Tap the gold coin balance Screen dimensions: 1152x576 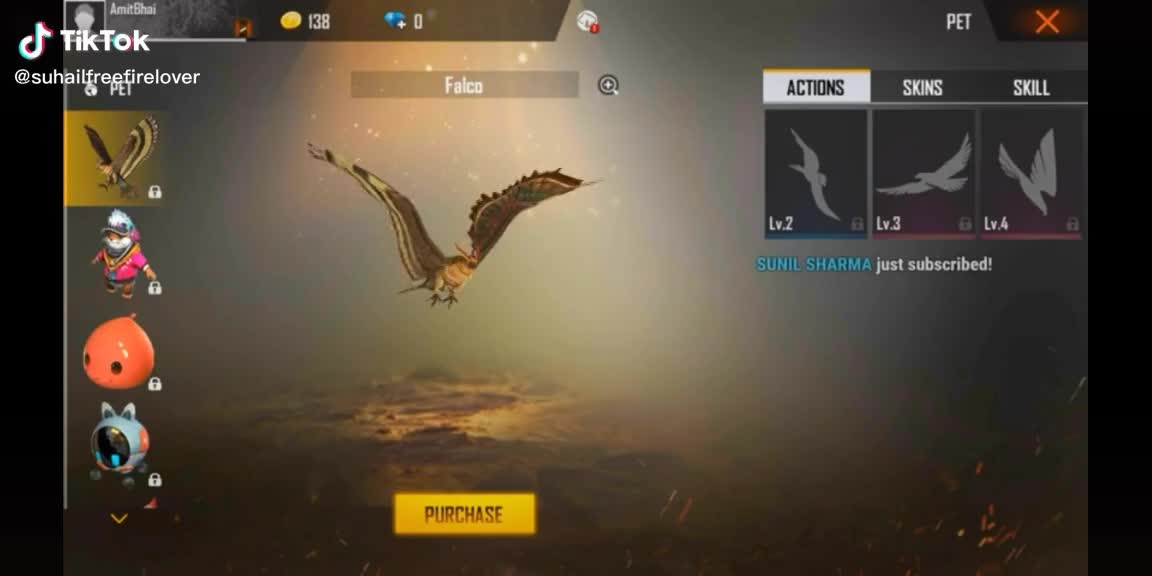coord(305,21)
